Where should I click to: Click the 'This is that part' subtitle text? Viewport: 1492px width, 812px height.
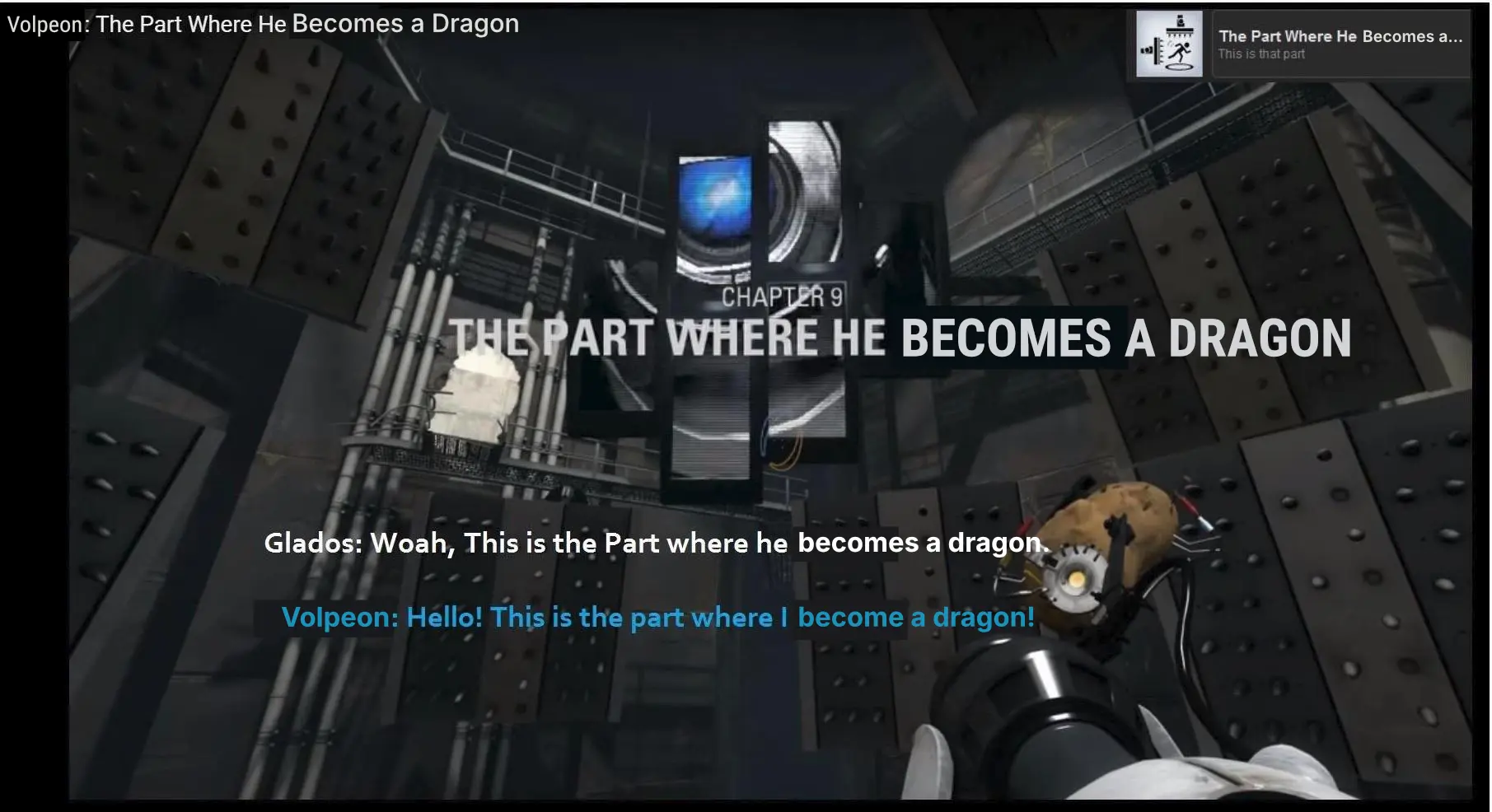1261,54
